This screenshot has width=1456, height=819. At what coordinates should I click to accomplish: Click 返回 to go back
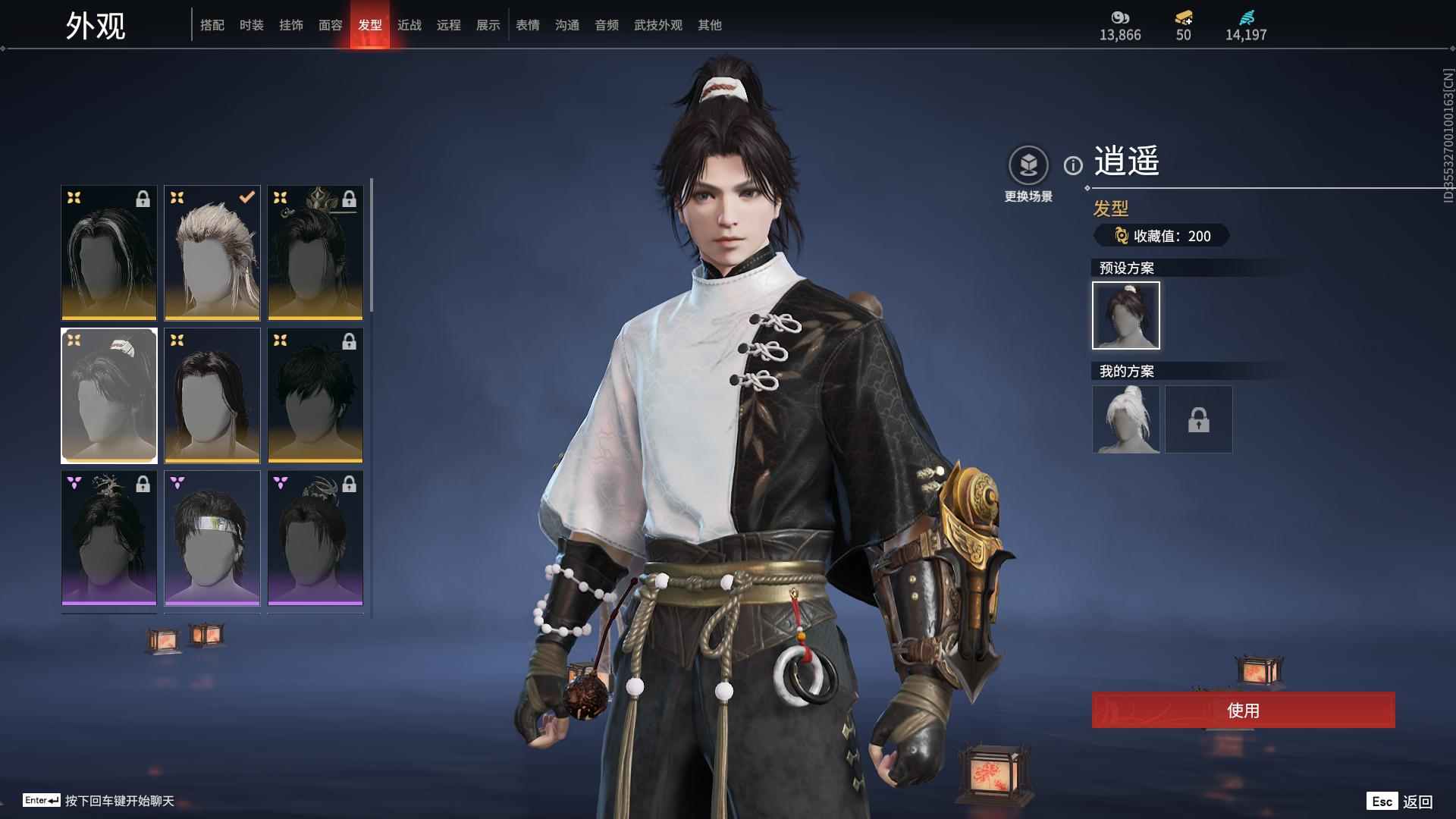(1417, 802)
